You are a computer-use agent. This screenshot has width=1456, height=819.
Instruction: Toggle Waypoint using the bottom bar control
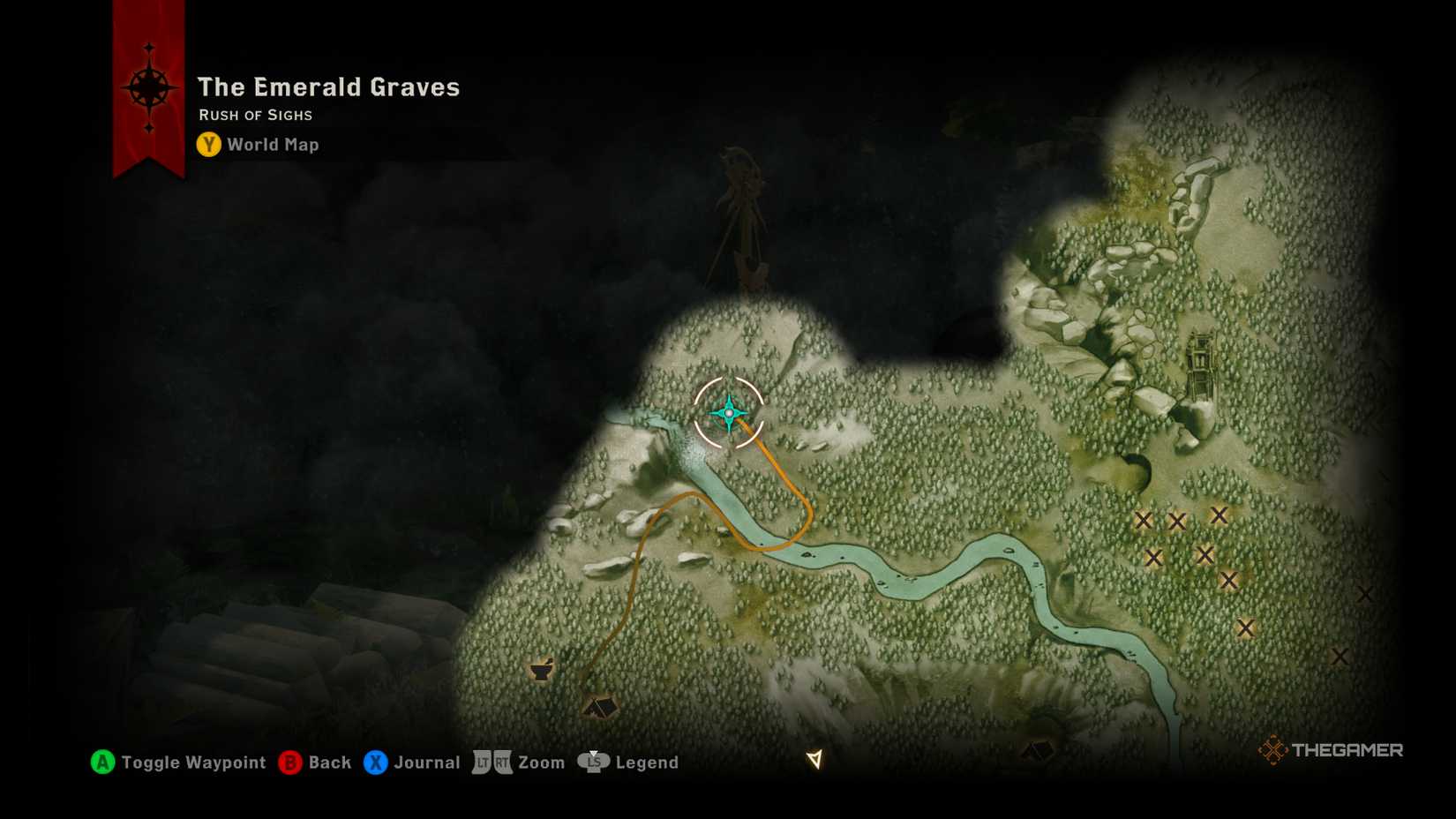[192, 762]
